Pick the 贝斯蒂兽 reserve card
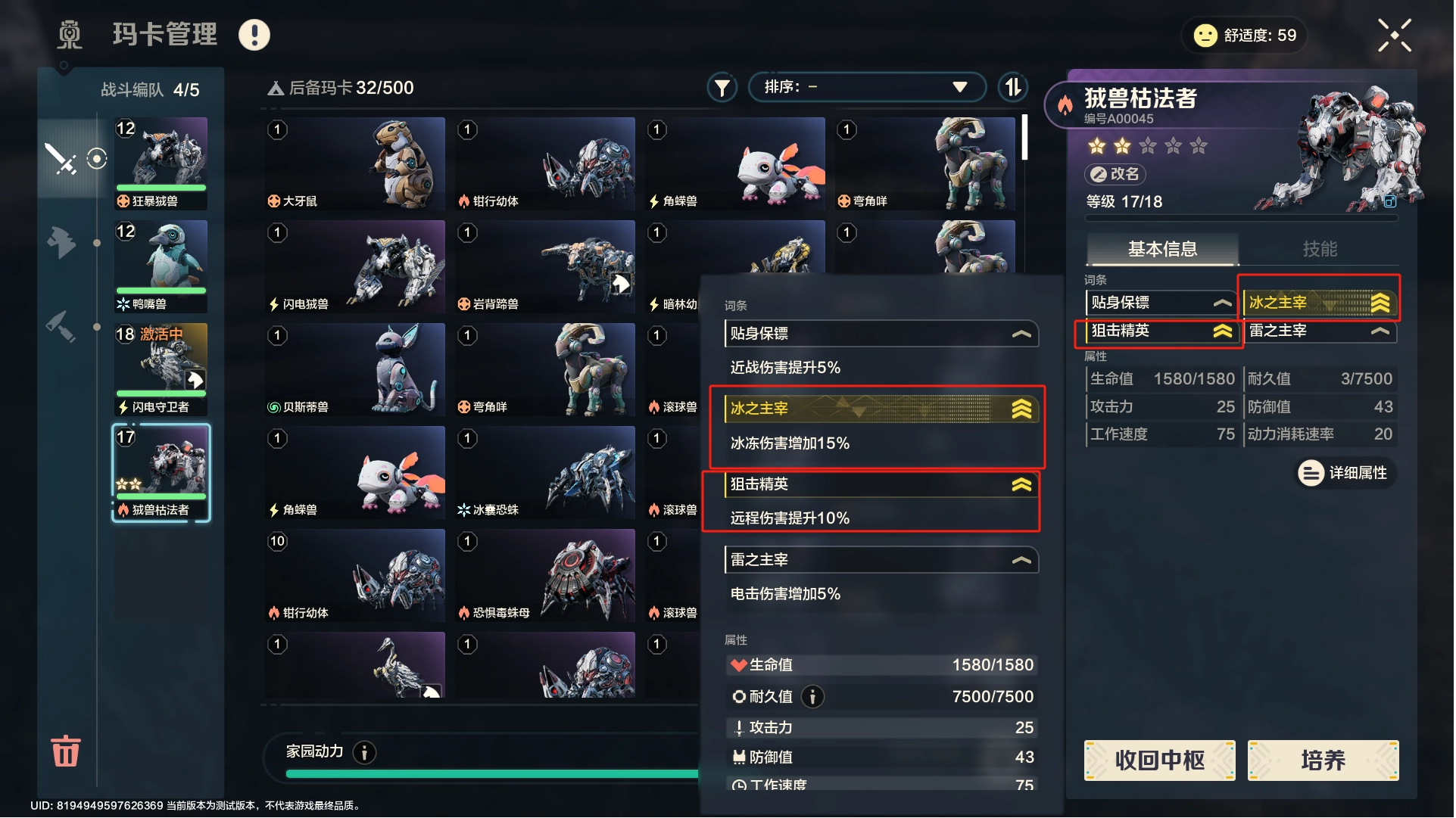This screenshot has width=1456, height=818. [355, 369]
